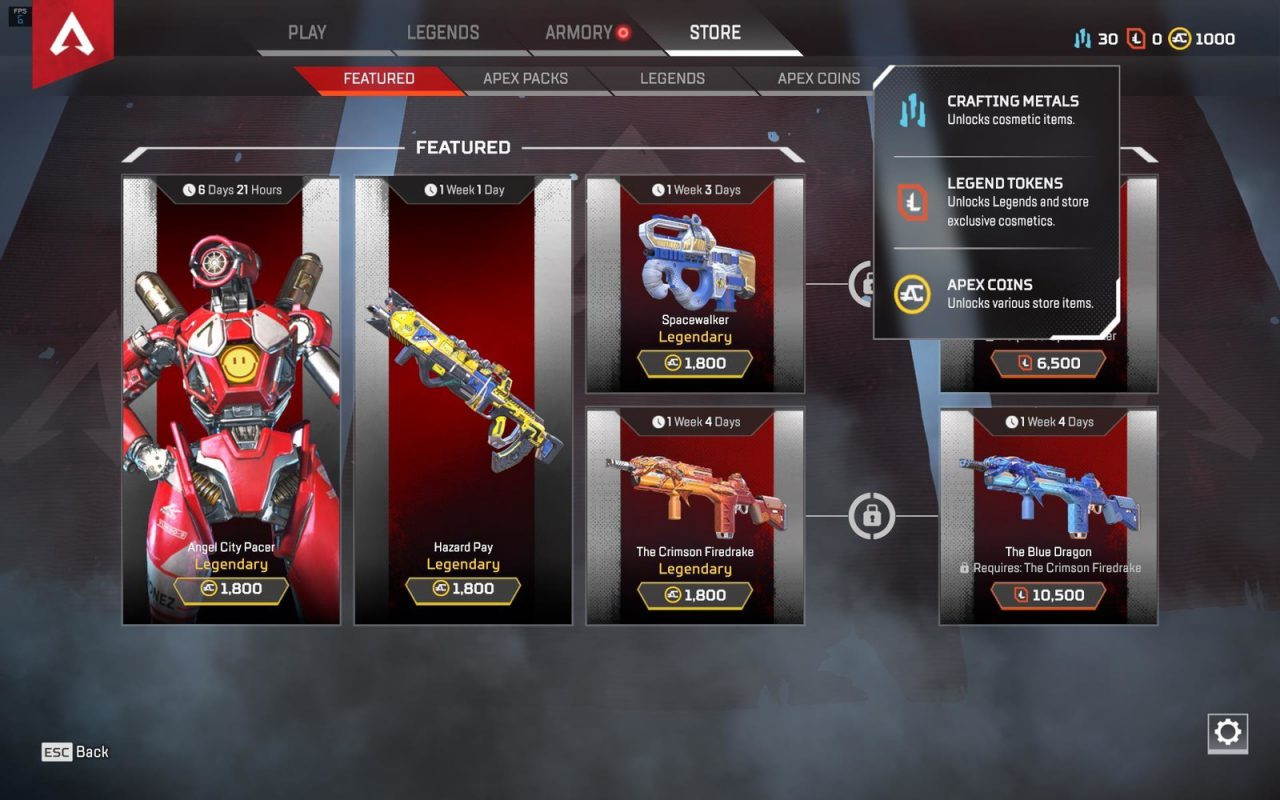View the Spacewalker legendary skin offer
The height and width of the screenshot is (800, 1280).
click(x=695, y=285)
